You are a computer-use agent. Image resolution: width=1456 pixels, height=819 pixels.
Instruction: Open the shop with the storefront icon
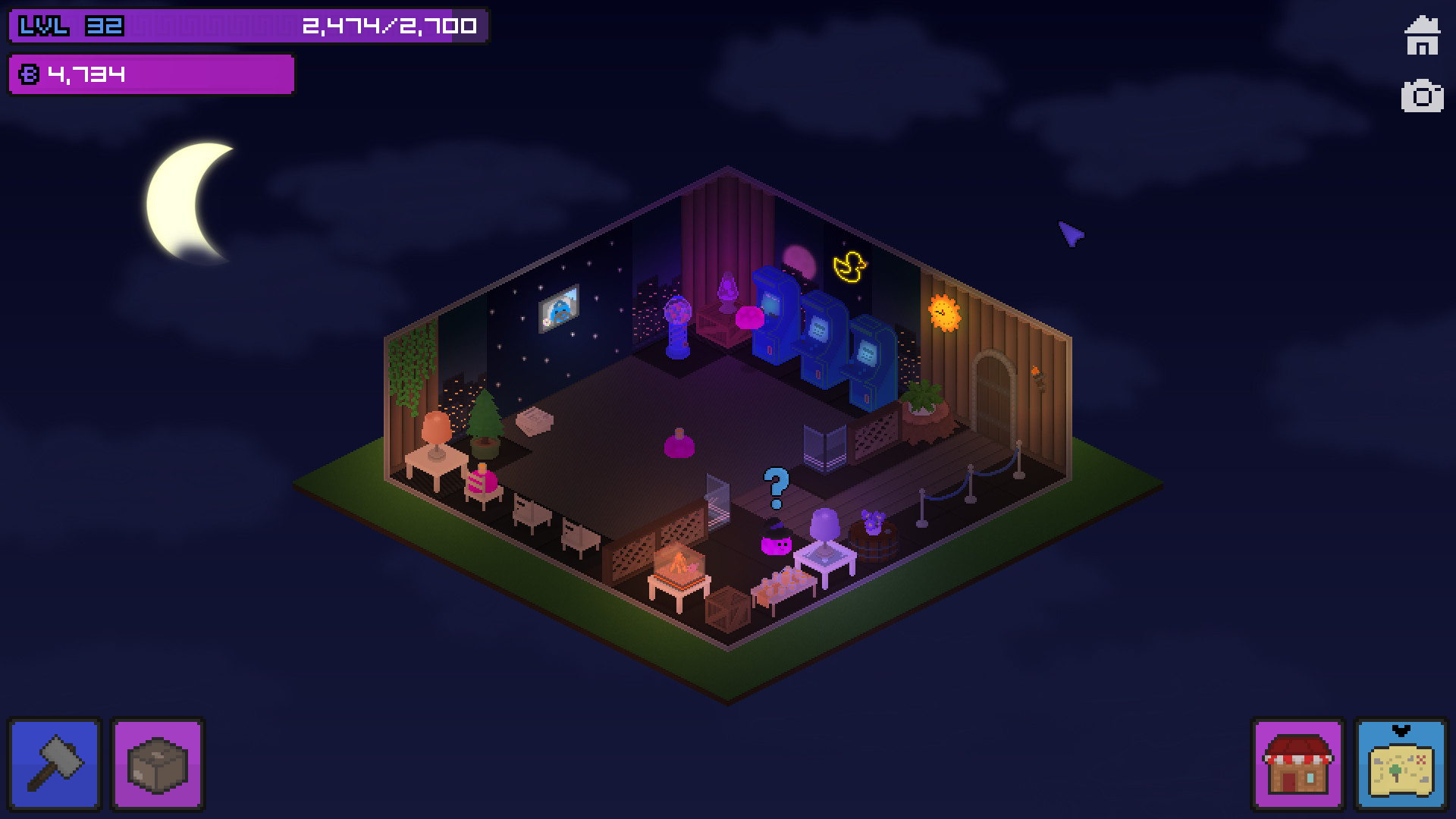pyautogui.click(x=1298, y=764)
